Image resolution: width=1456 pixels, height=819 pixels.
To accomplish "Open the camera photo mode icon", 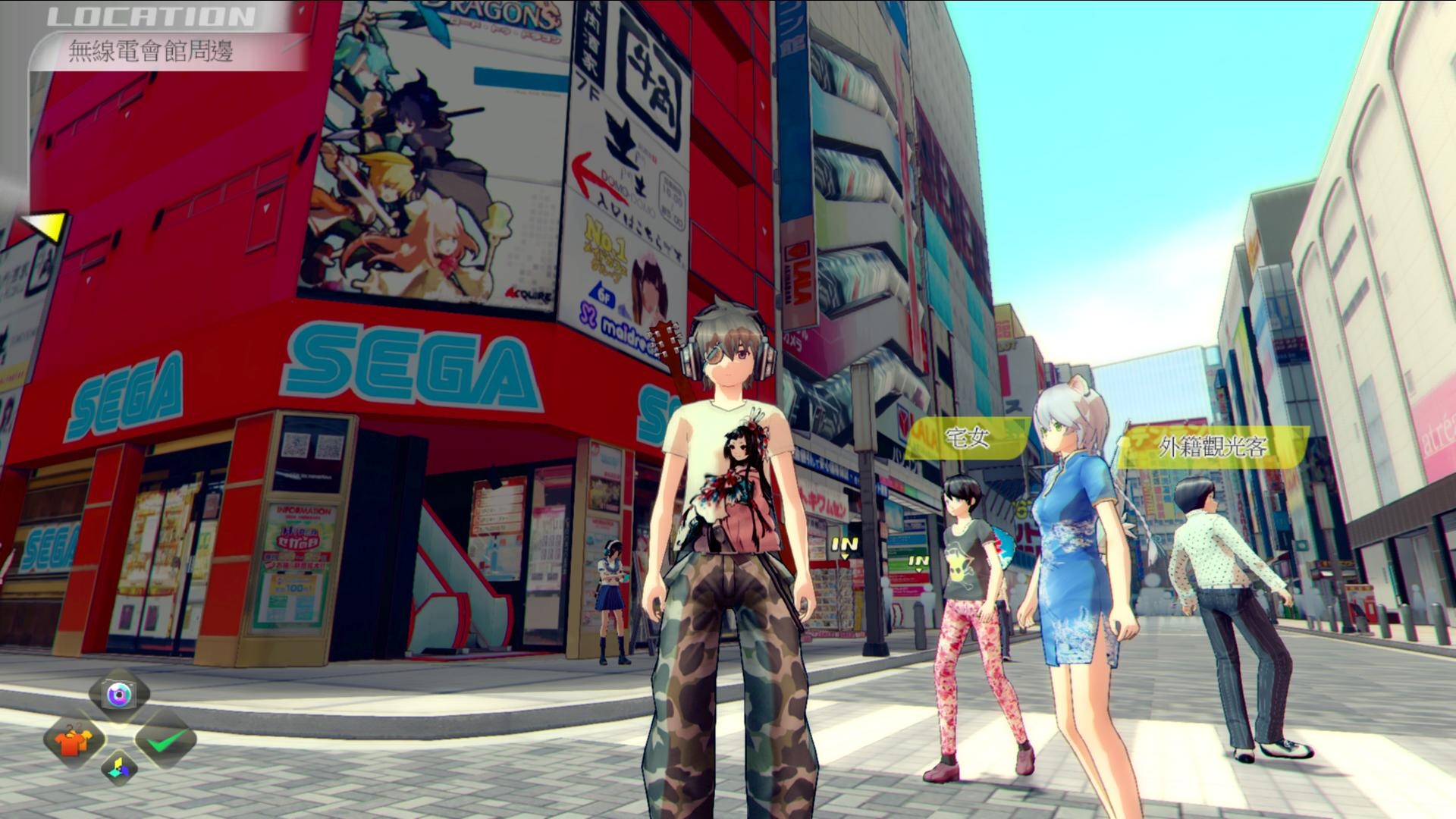I will [119, 694].
